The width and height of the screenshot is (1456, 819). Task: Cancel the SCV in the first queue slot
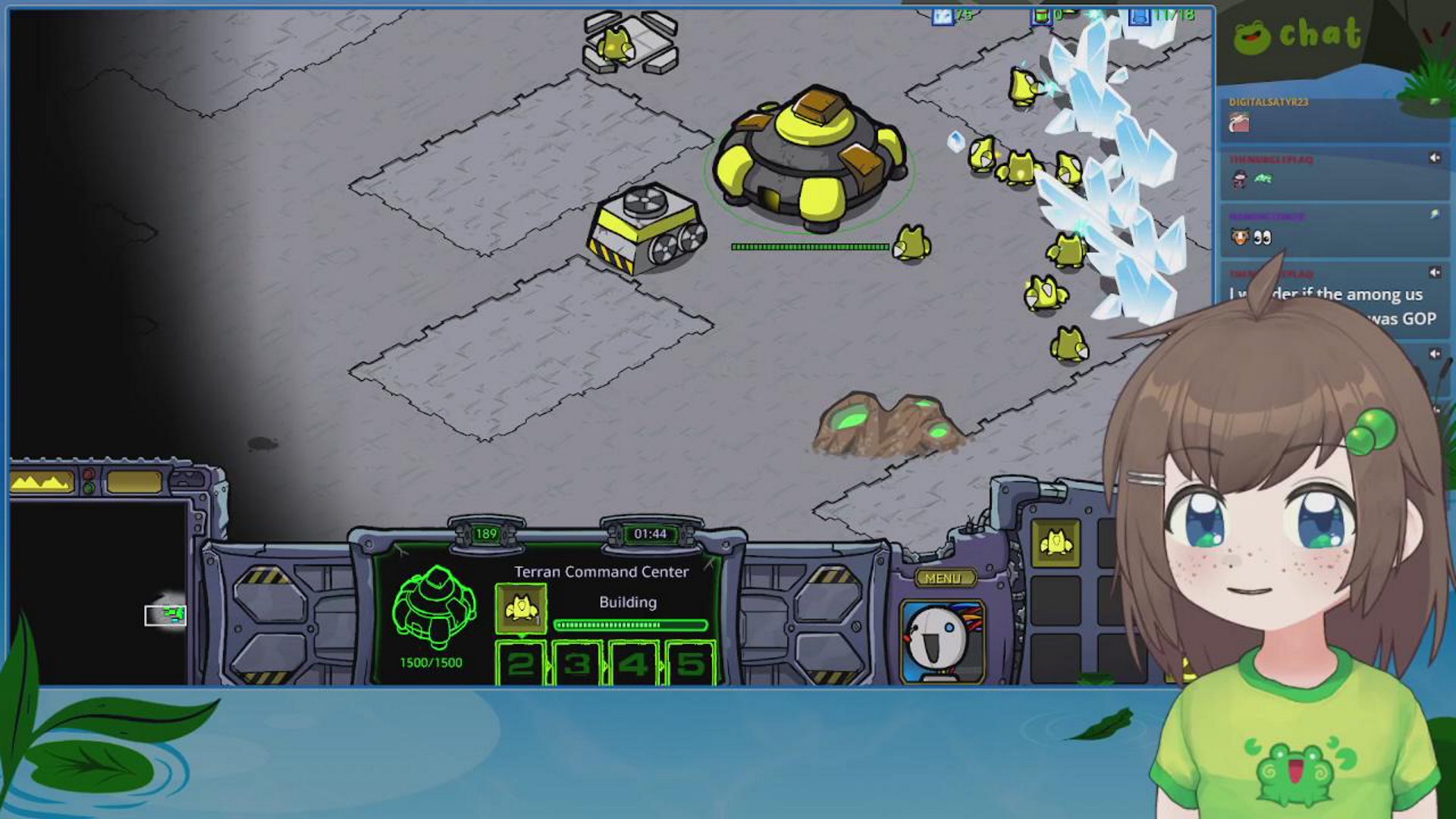[x=520, y=608]
